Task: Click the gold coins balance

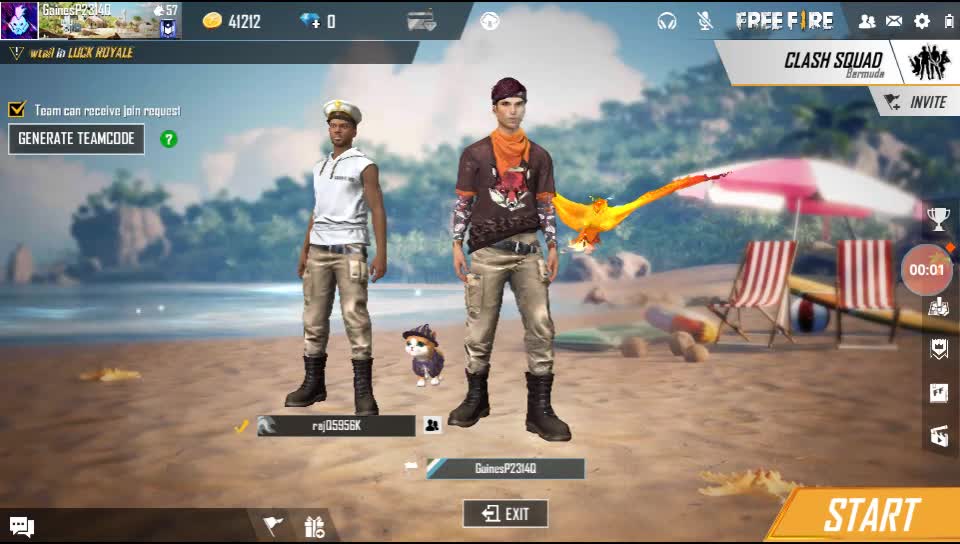Action: (x=232, y=21)
